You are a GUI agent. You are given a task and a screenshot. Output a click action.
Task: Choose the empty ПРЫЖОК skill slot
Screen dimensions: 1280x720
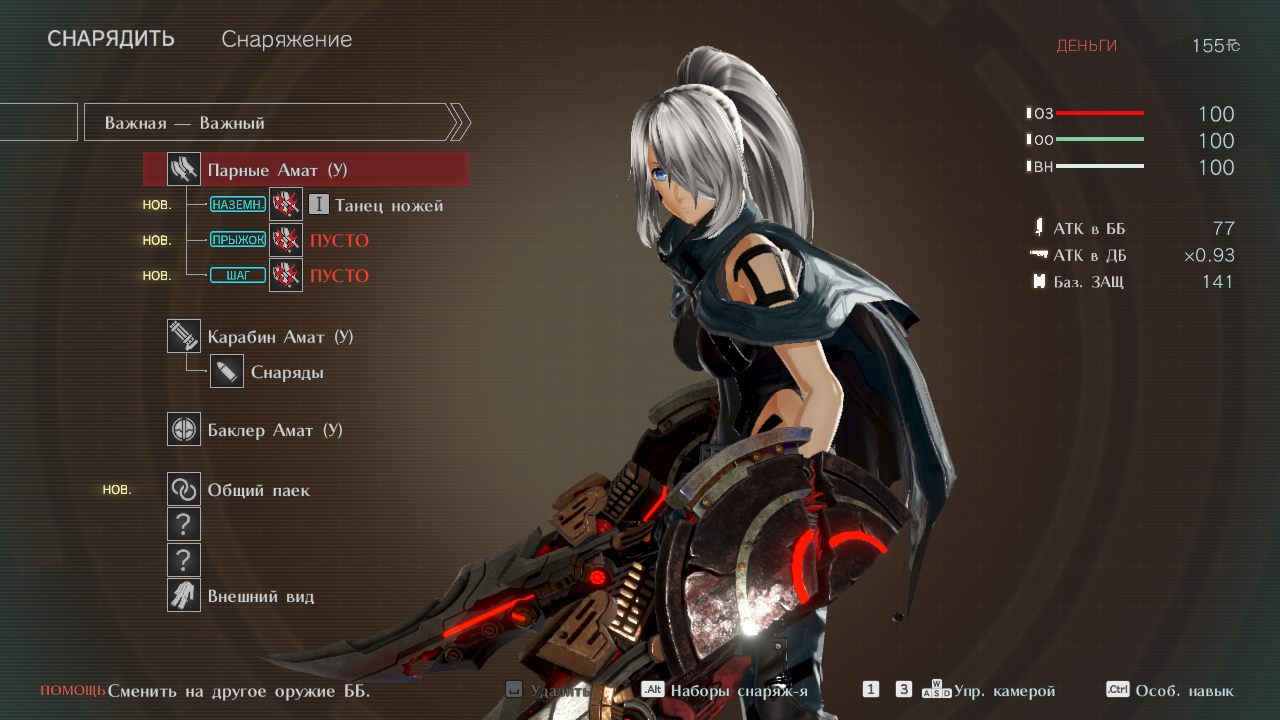[338, 241]
